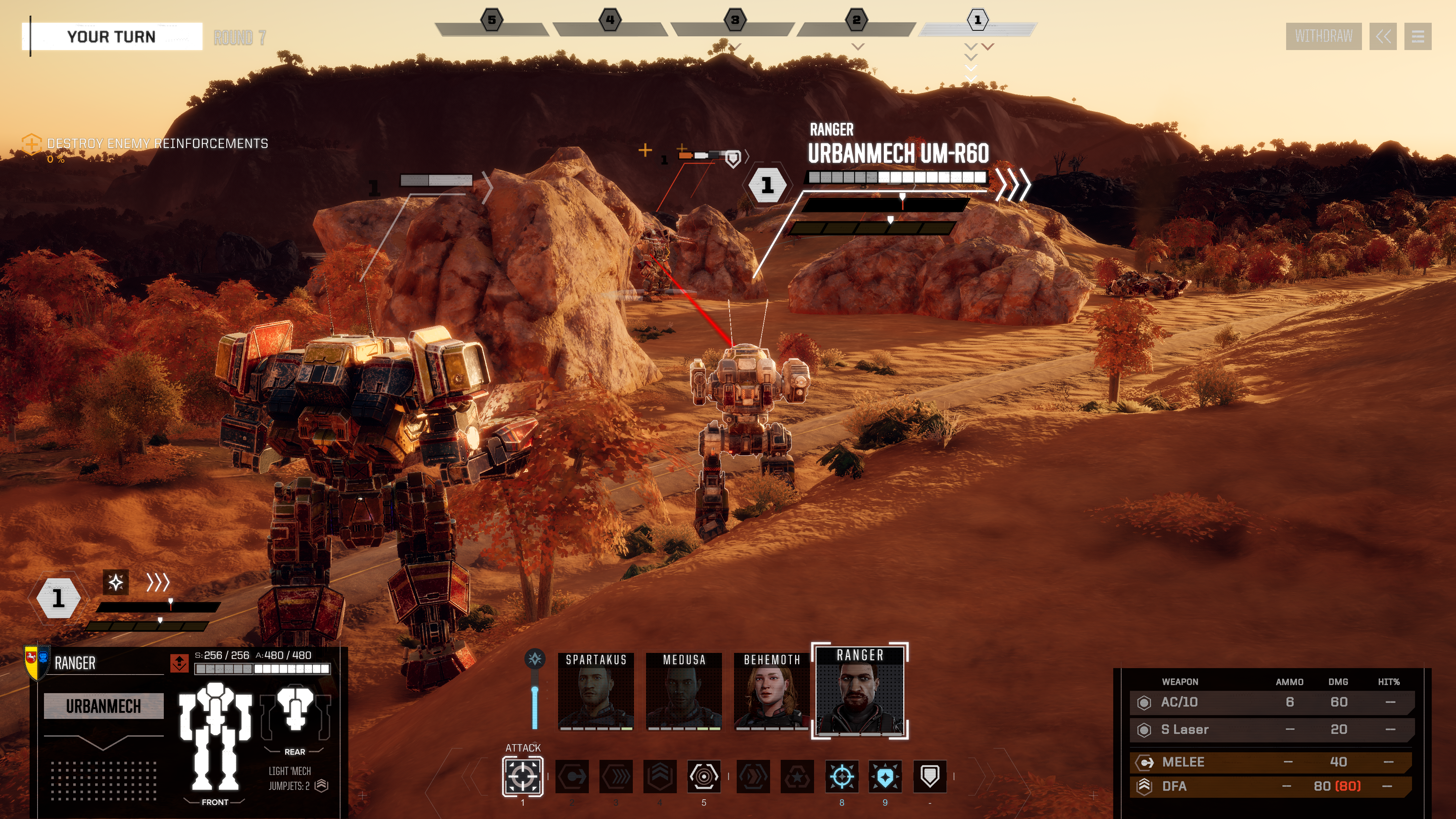Select the Ranger pilot portrait

click(x=860, y=691)
